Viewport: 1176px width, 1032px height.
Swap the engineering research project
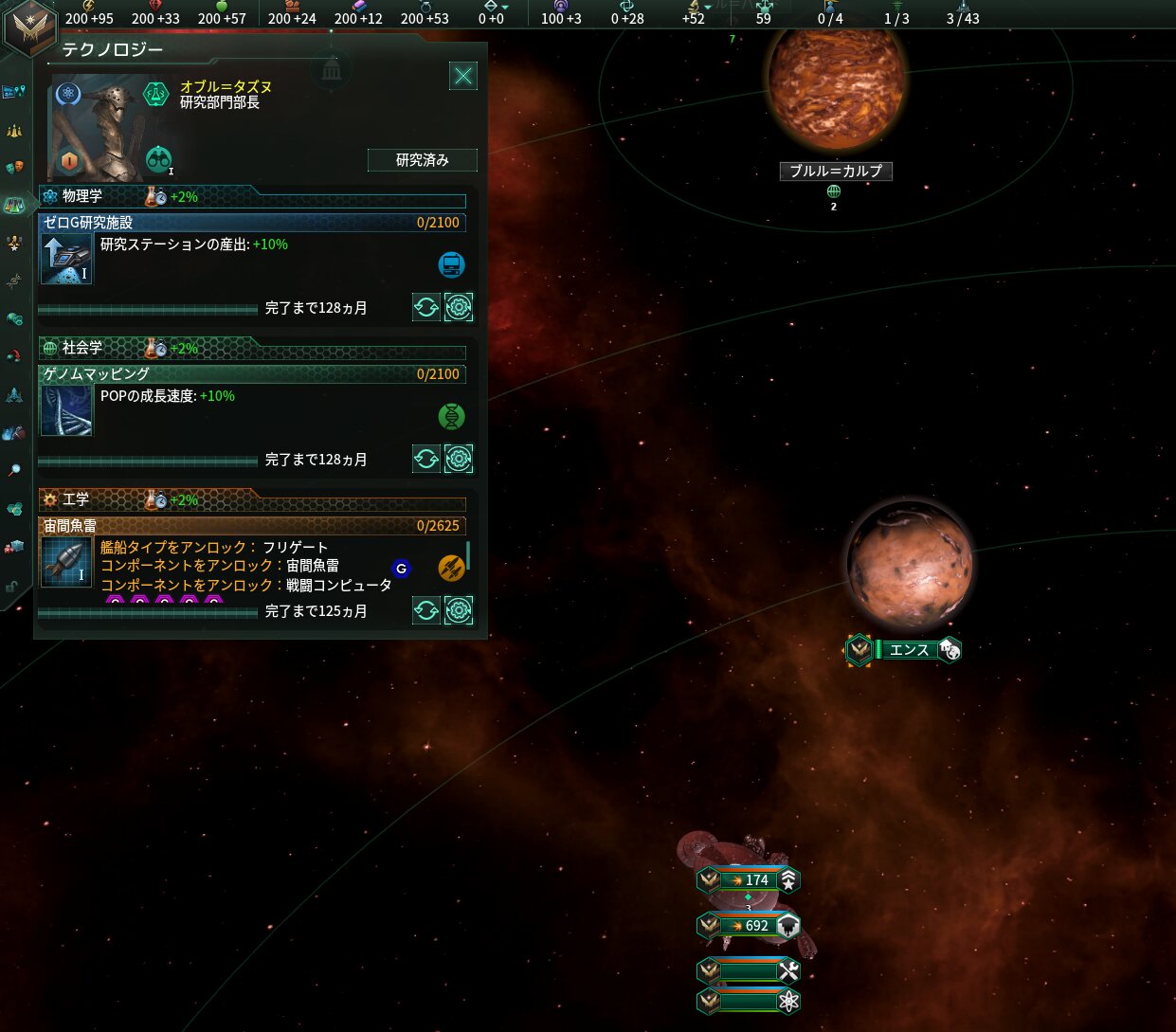(x=426, y=610)
